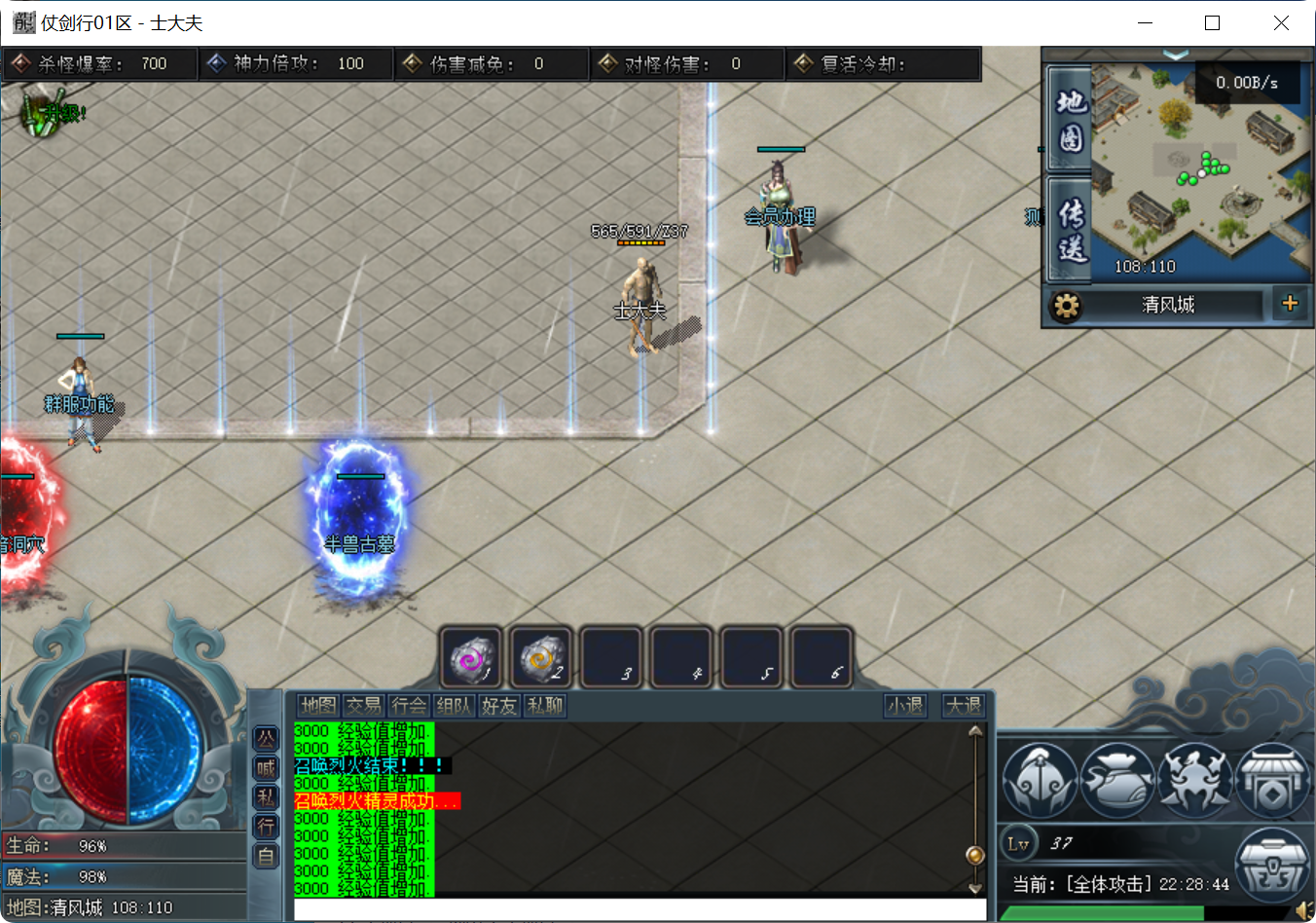Open the 组队 team tab
The height and width of the screenshot is (923, 1316).
[454, 706]
